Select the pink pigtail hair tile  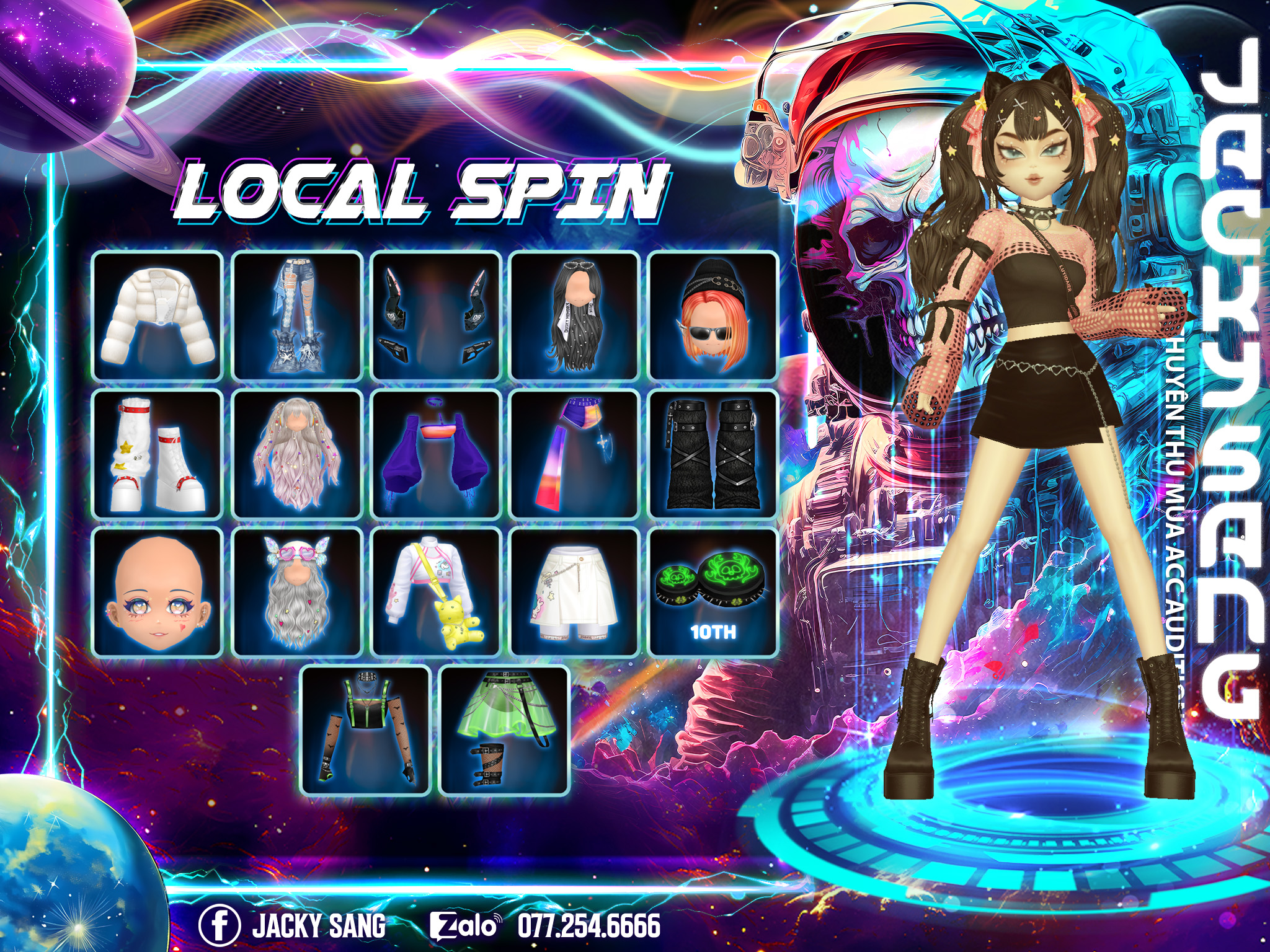click(297, 455)
